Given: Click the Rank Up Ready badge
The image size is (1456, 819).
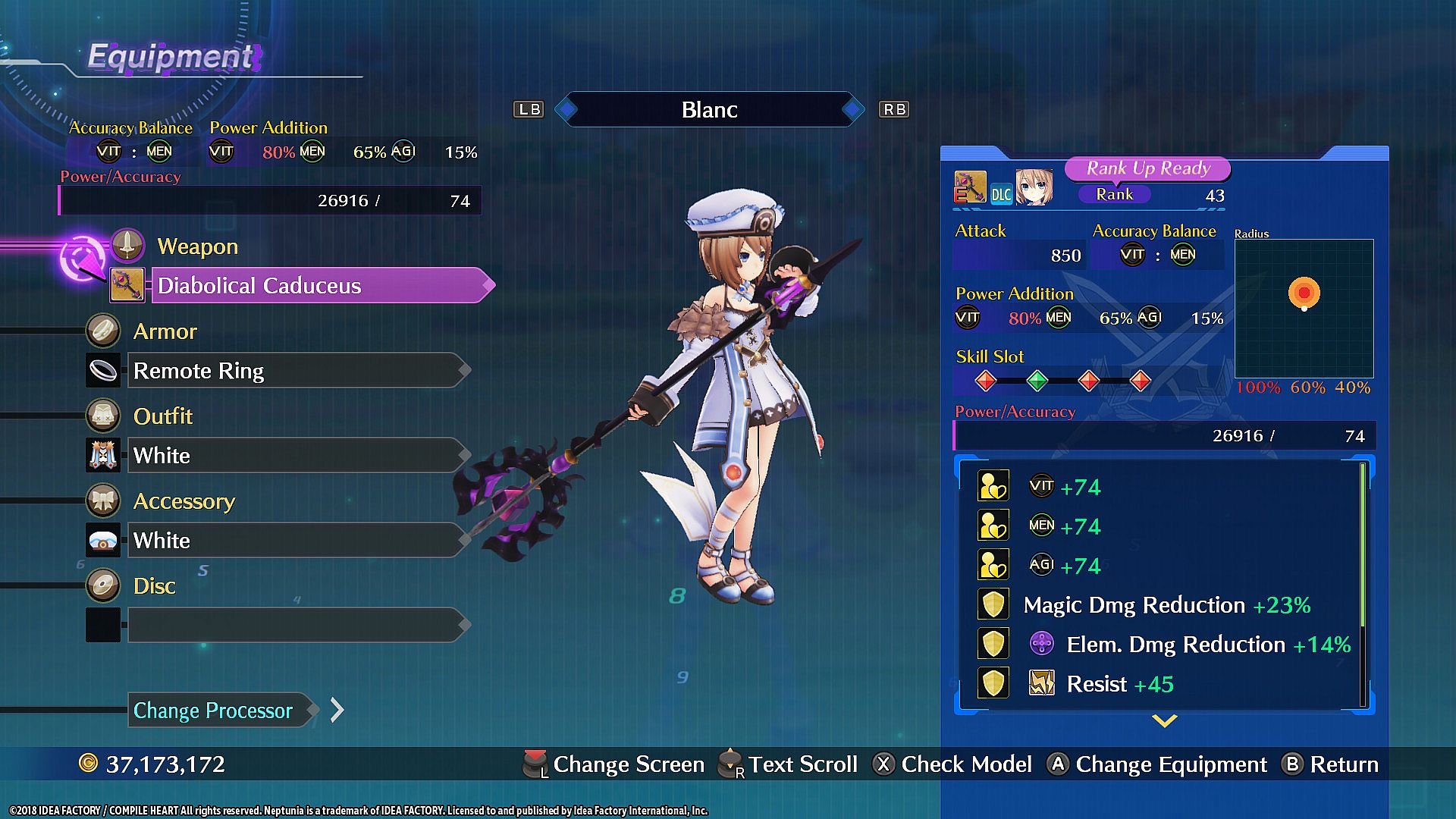Looking at the screenshot, I should point(1147,168).
